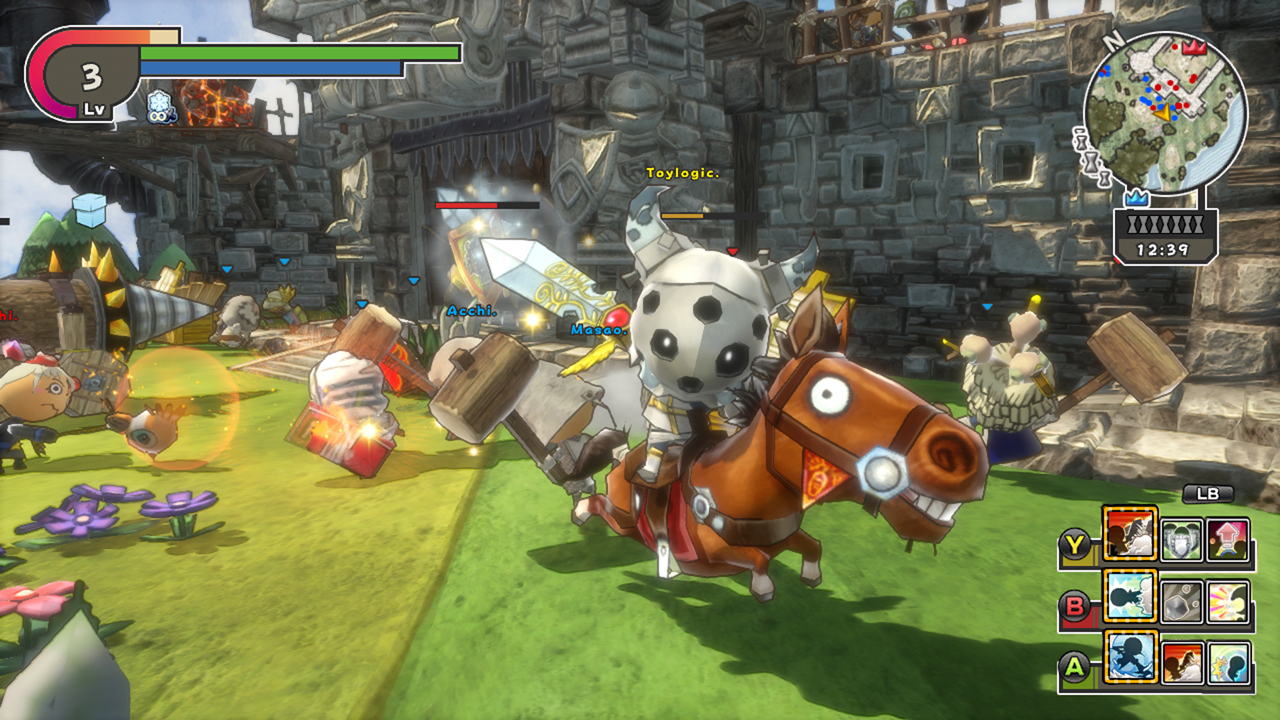
Task: Click the red crown marker on minimap
Action: pos(1192,46)
